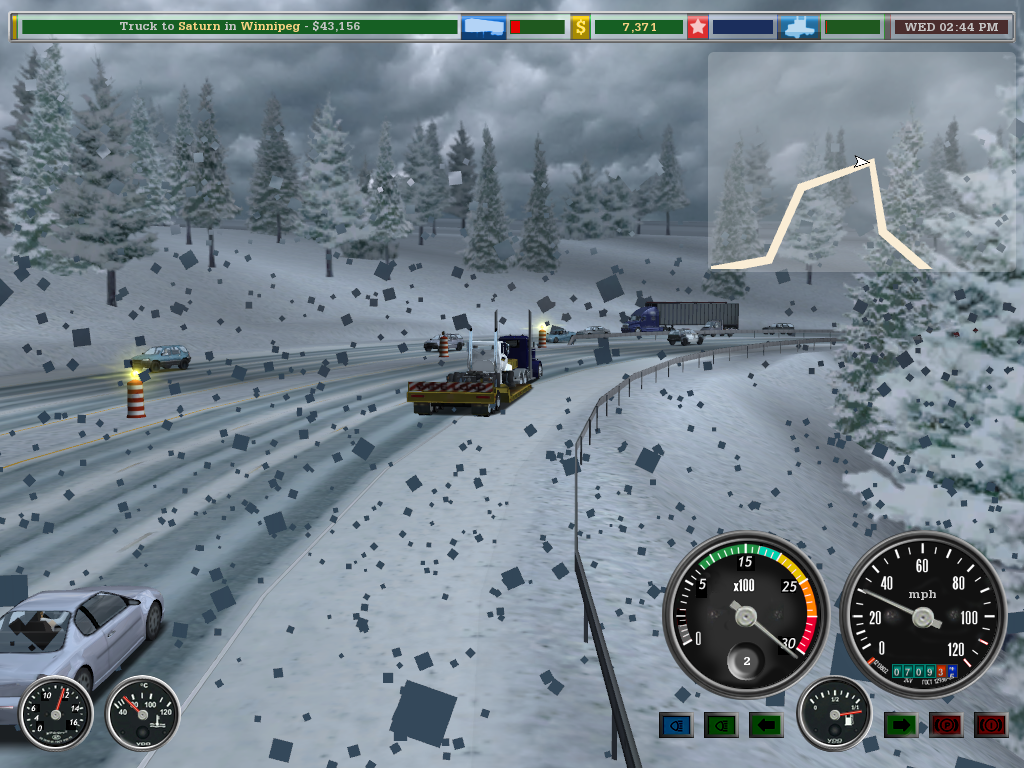Toggle the parking brake indicator
The width and height of the screenshot is (1024, 768).
[946, 725]
